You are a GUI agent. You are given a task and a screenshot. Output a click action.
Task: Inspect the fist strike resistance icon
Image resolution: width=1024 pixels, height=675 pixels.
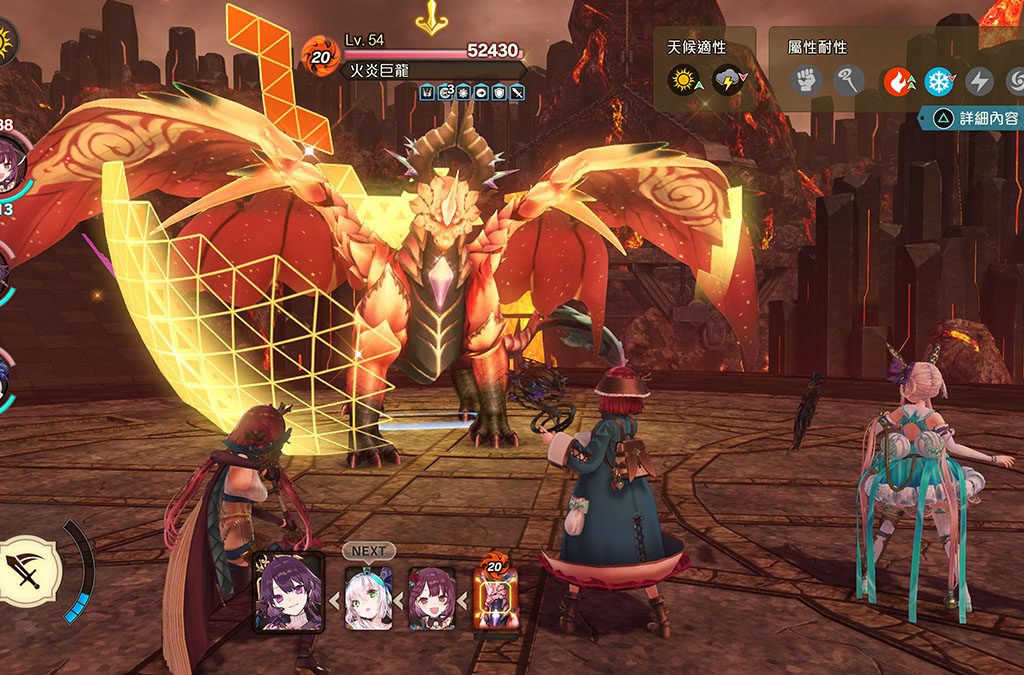click(x=807, y=79)
